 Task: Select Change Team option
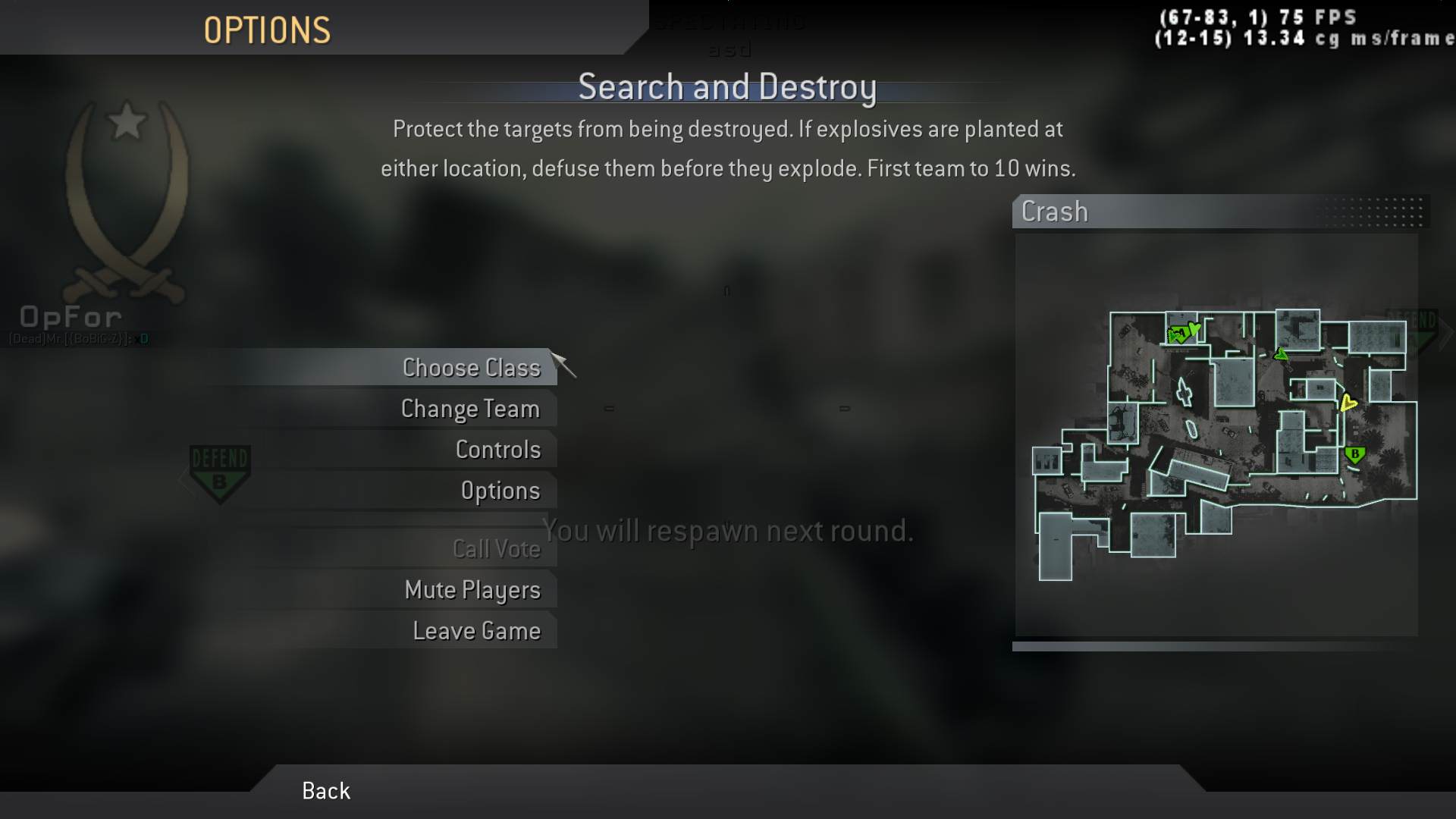[x=470, y=409]
